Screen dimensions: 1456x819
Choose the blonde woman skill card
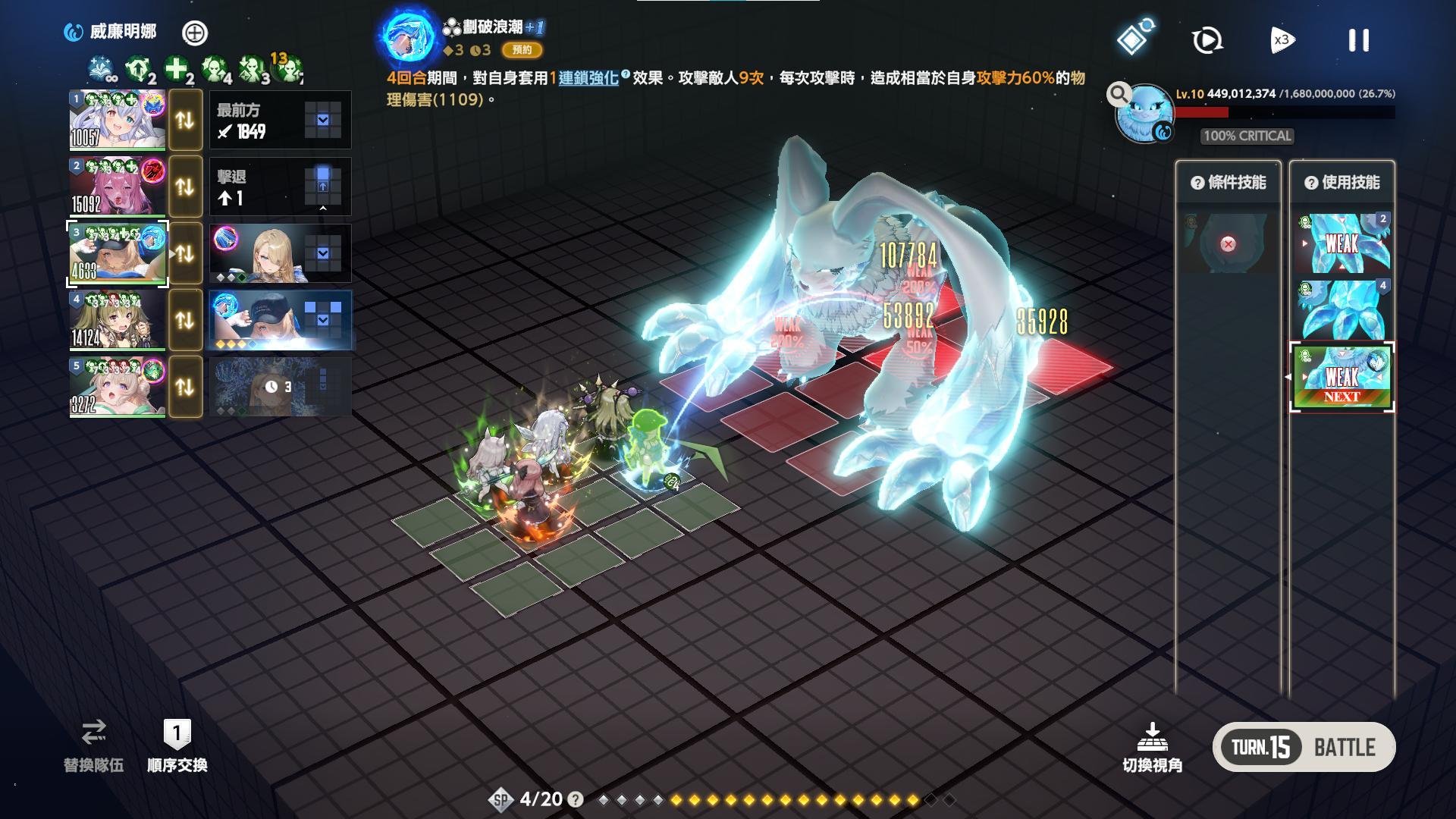(x=280, y=253)
